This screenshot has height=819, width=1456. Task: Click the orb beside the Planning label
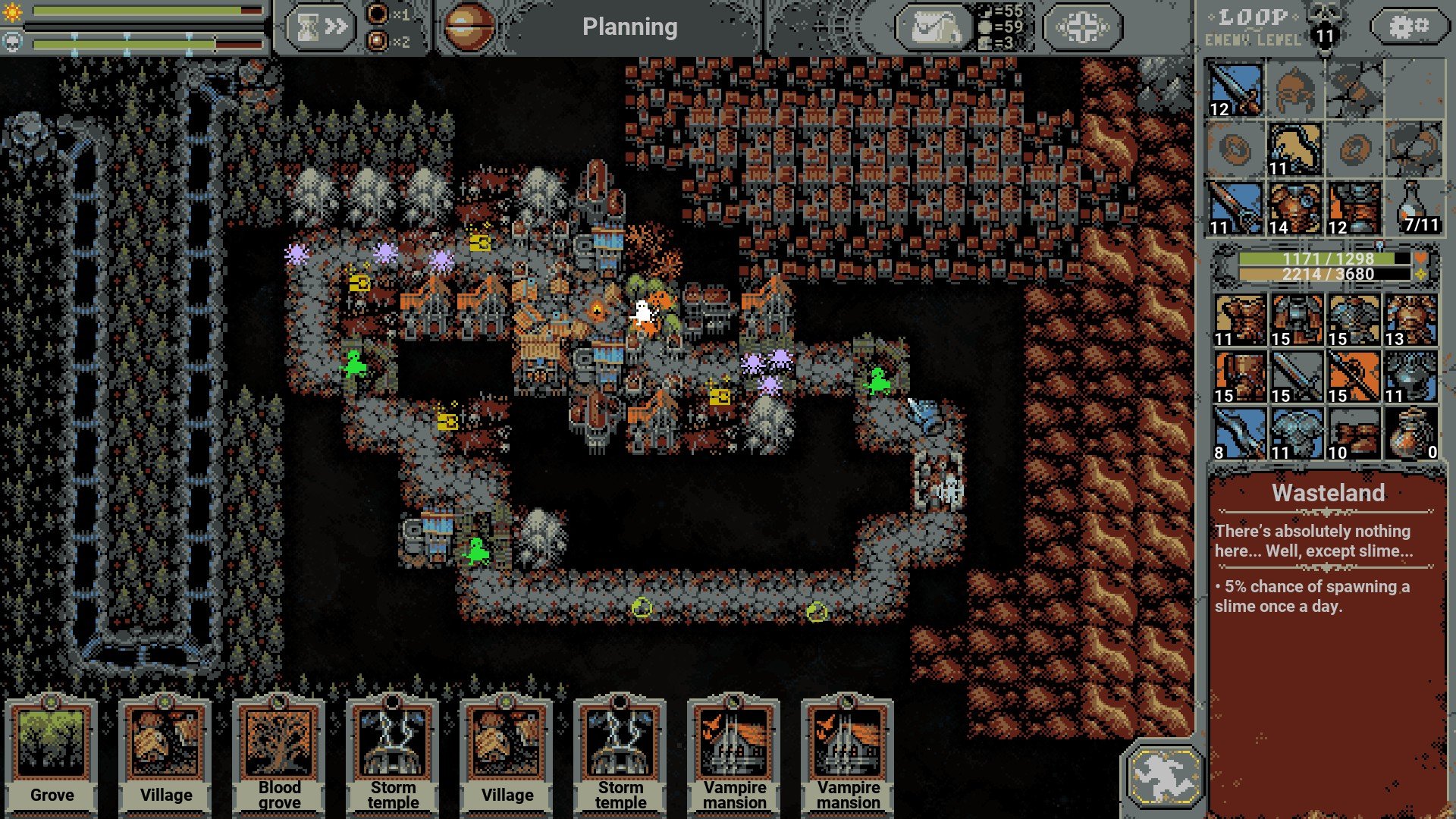point(468,27)
